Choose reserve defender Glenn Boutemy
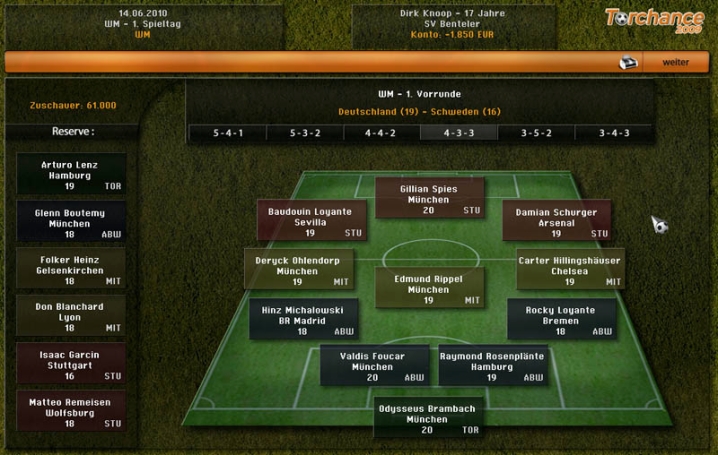The image size is (718, 455). 71,221
